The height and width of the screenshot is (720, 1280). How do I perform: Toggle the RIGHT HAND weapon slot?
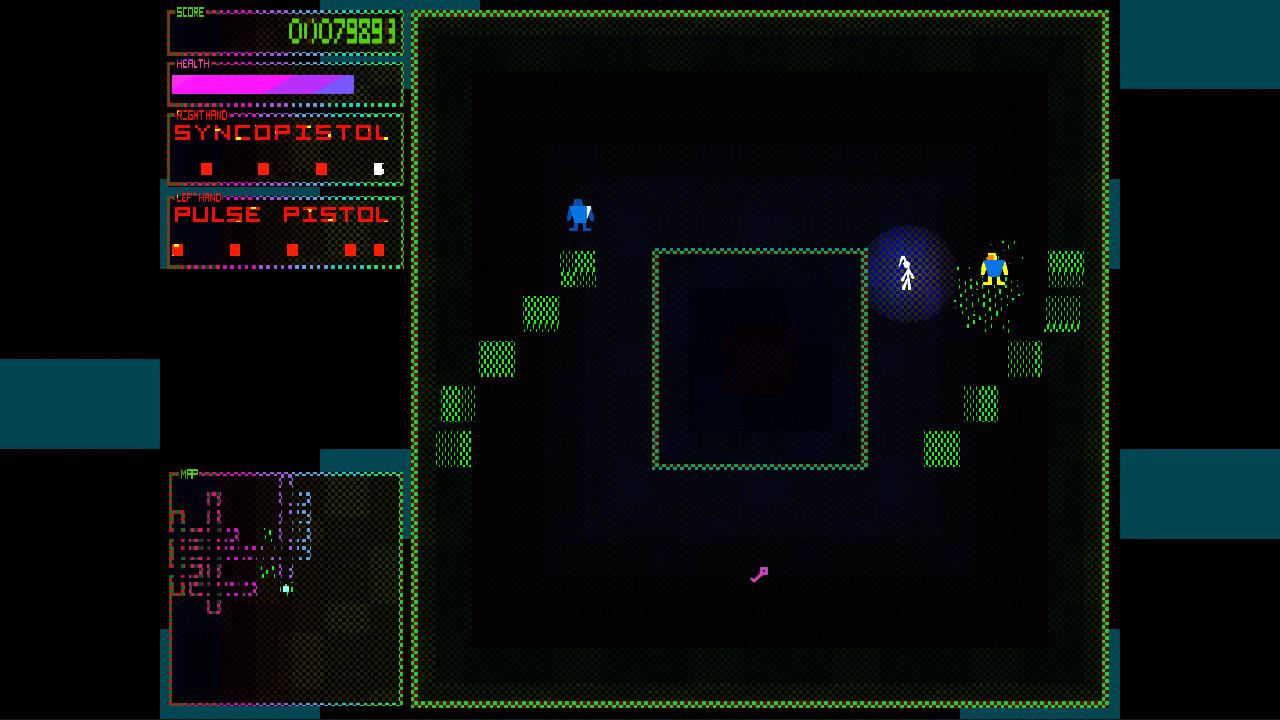(203, 114)
